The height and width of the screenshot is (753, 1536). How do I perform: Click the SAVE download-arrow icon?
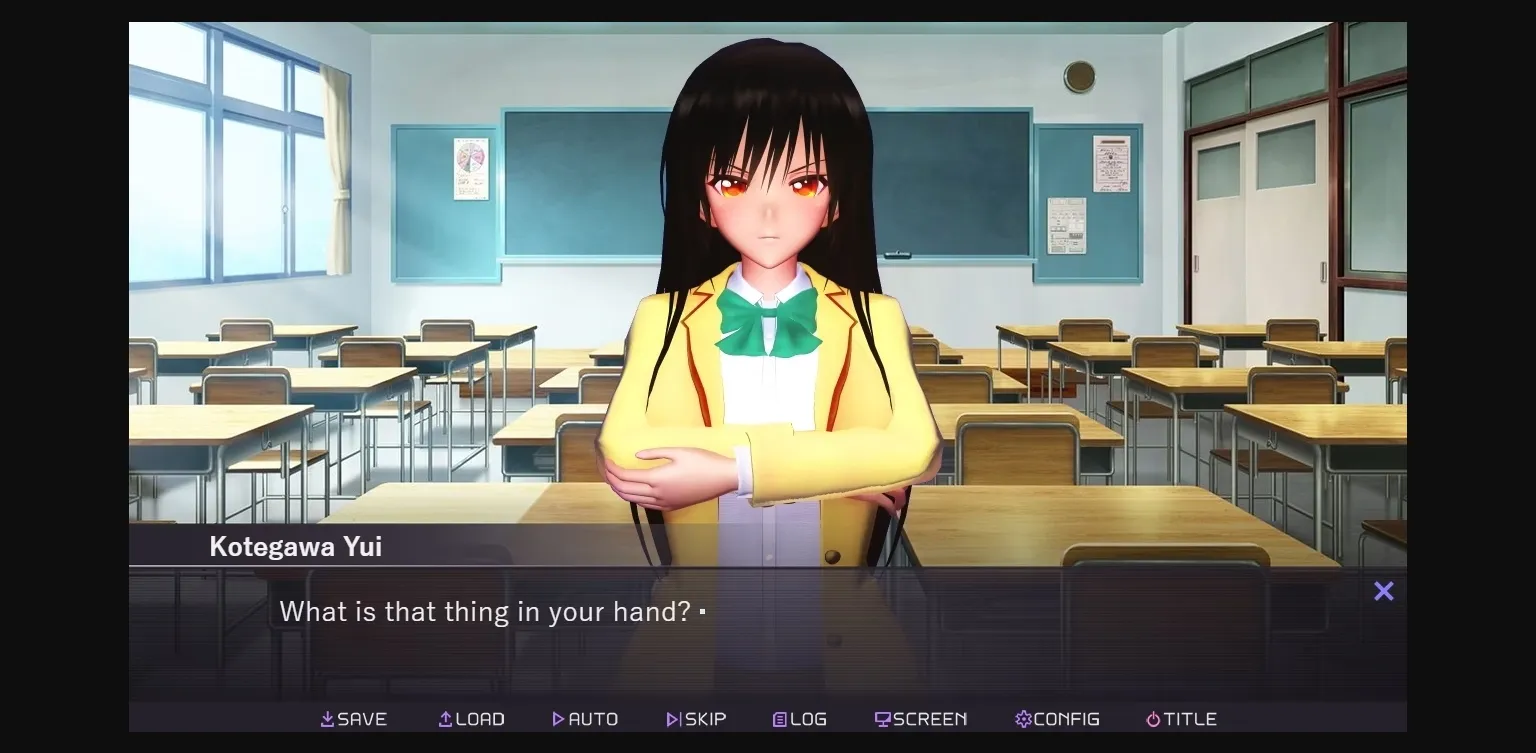326,718
